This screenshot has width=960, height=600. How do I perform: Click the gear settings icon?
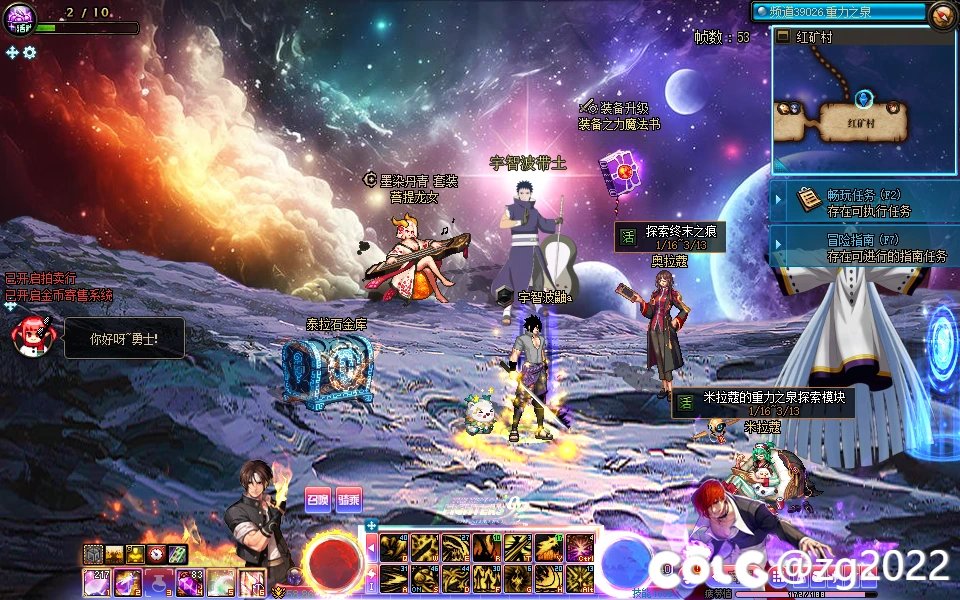pos(30,52)
